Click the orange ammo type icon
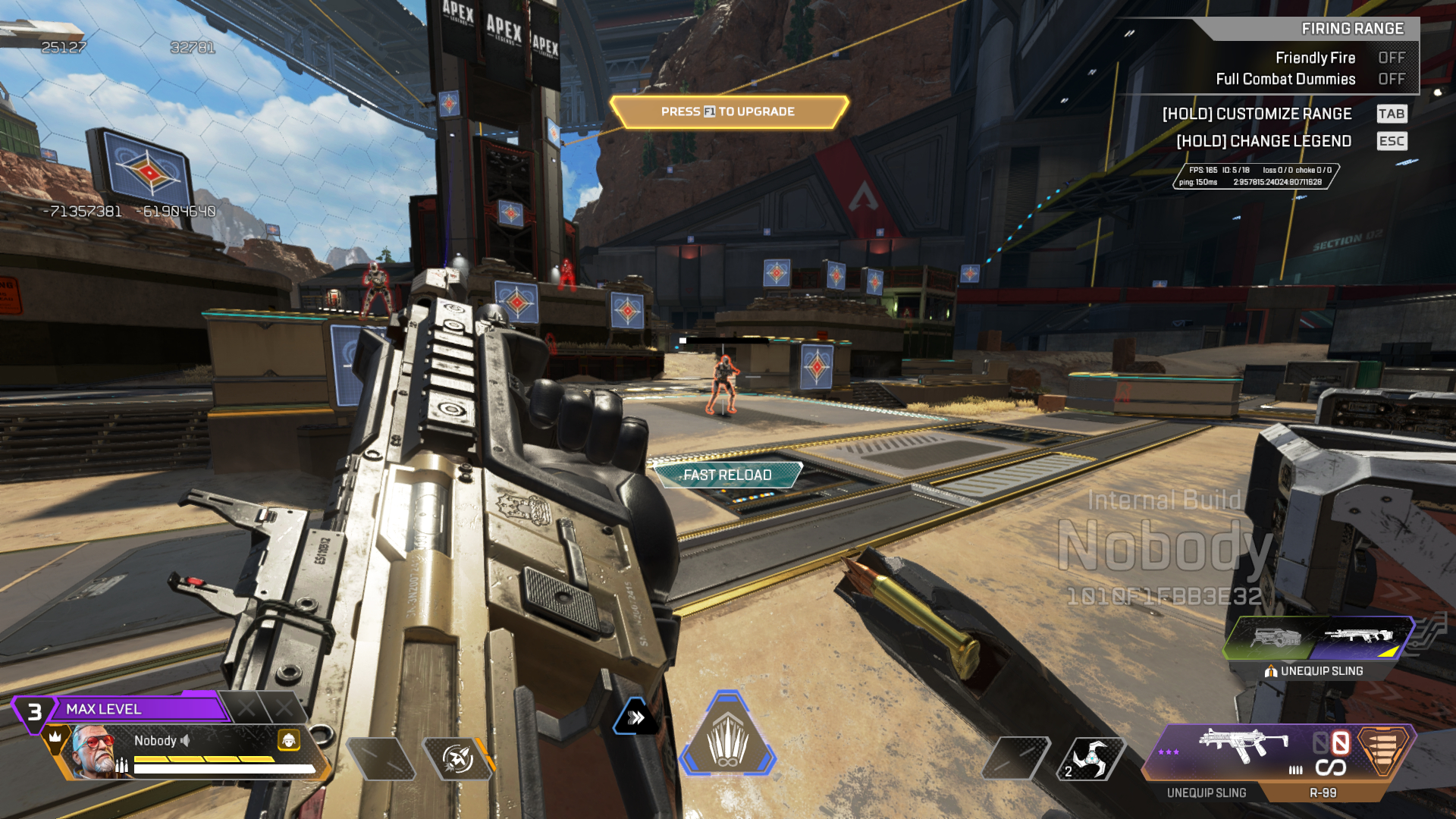The height and width of the screenshot is (819, 1456). click(1382, 749)
